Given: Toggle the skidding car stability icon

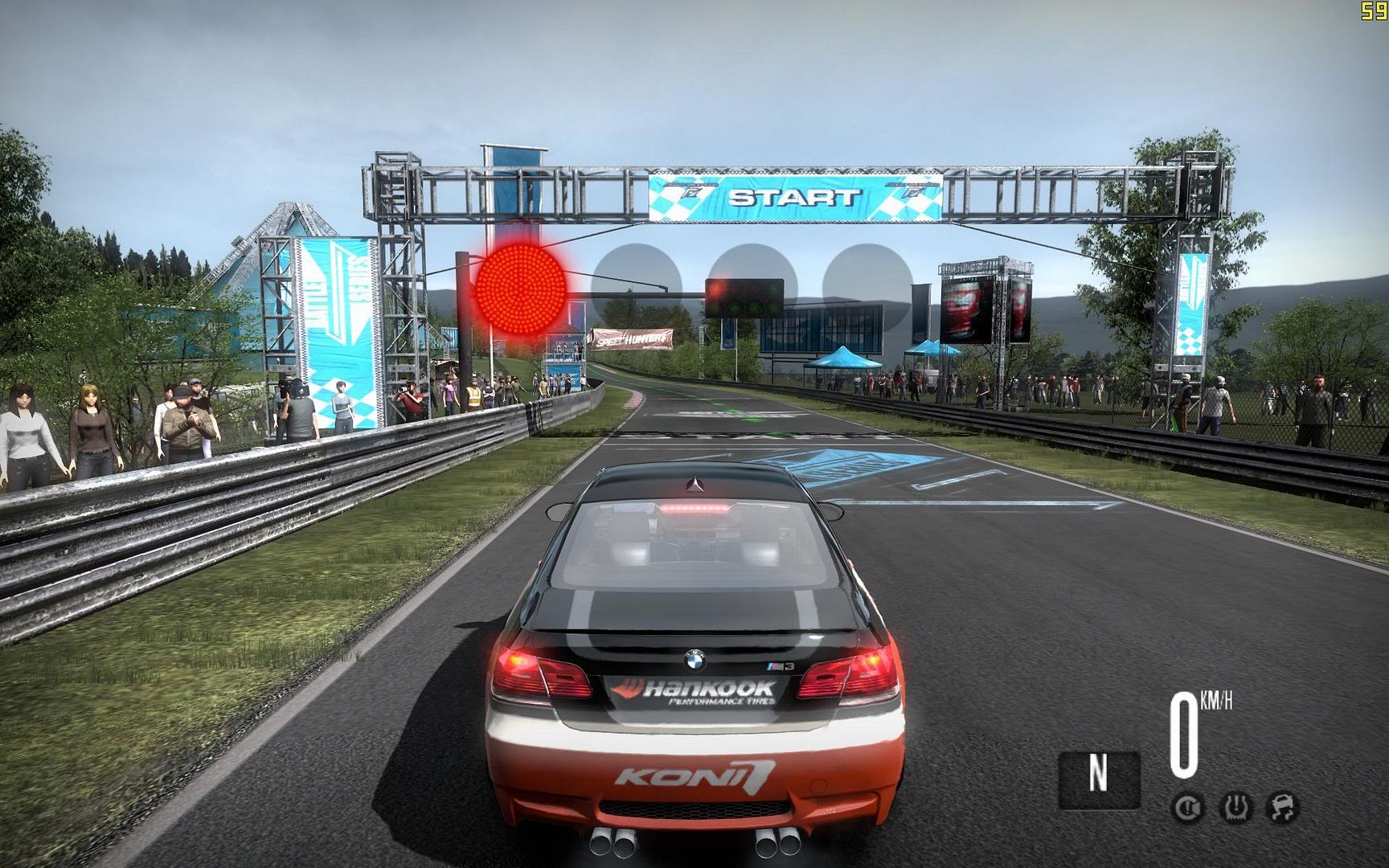Looking at the screenshot, I should click(x=1283, y=806).
